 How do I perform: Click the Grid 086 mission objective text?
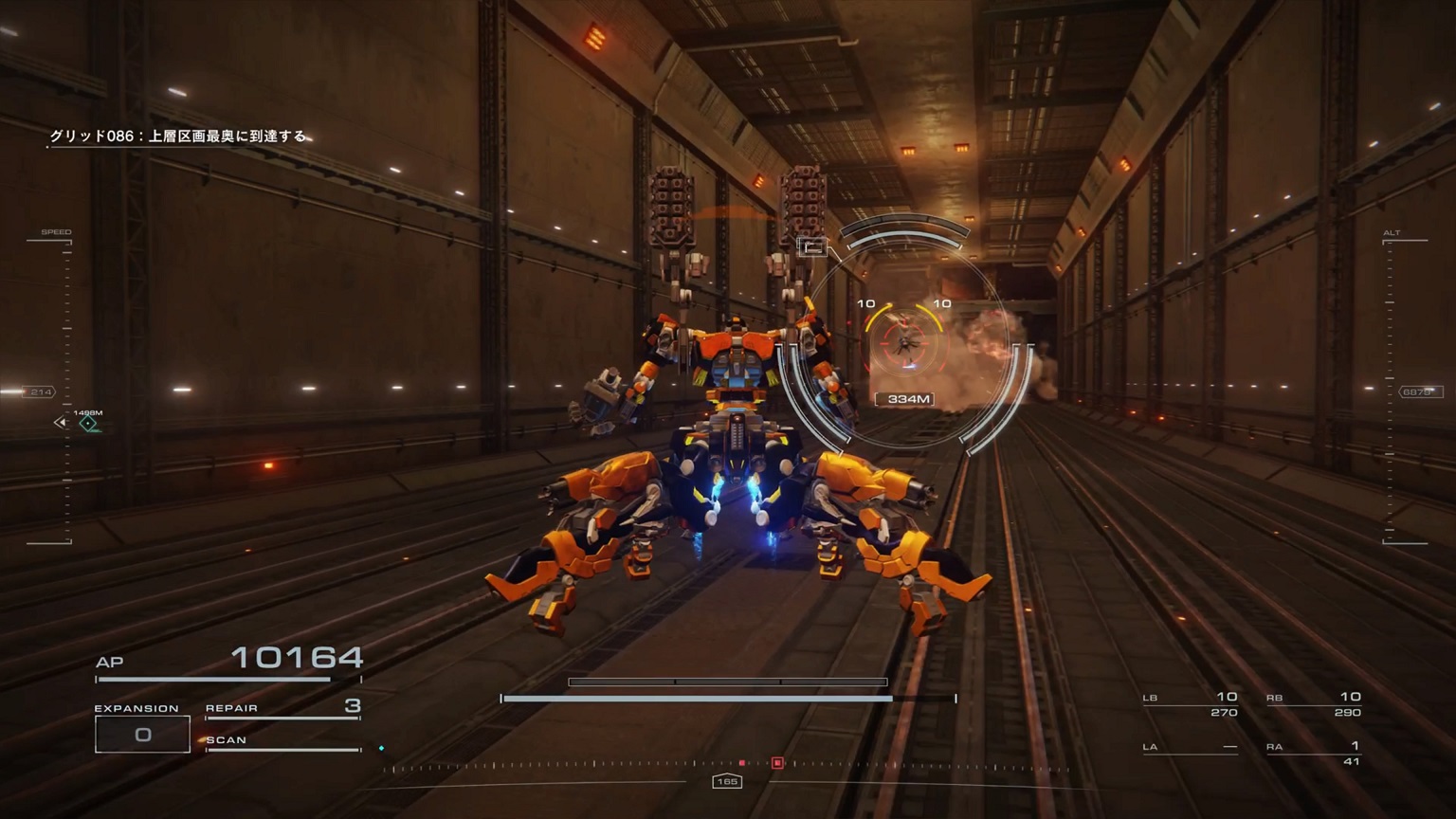click(178, 136)
